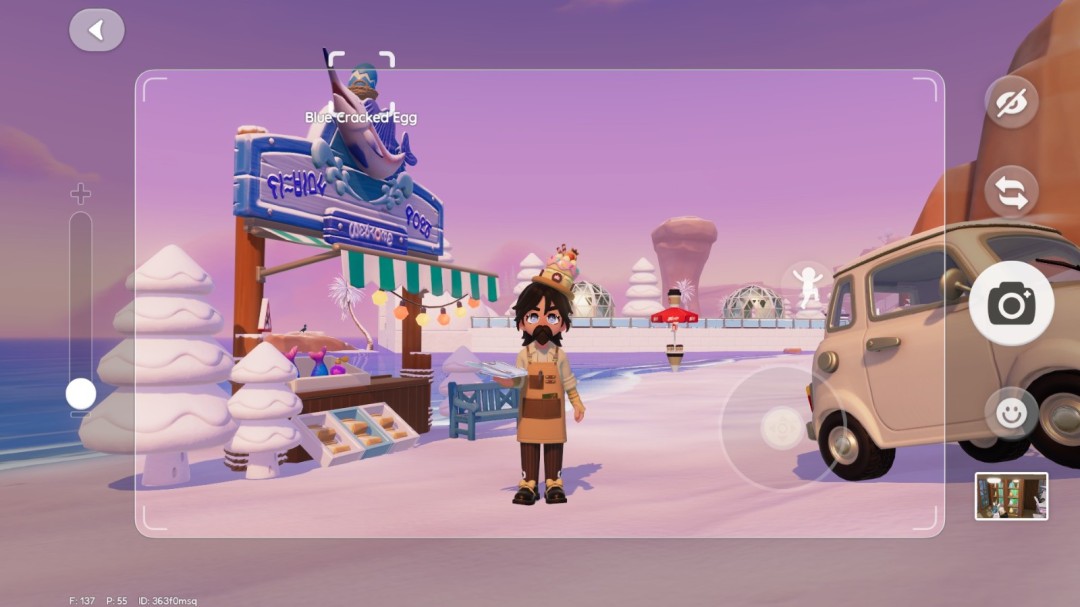This screenshot has height=607, width=1080.
Task: Open the last photo thumbnail
Action: 1011,496
